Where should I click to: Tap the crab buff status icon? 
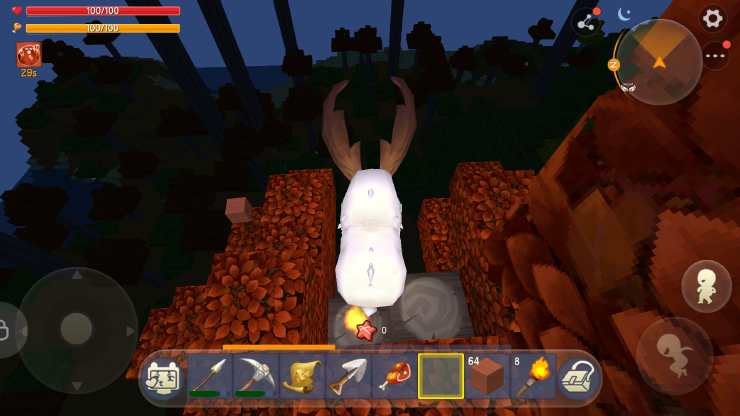pos(28,55)
